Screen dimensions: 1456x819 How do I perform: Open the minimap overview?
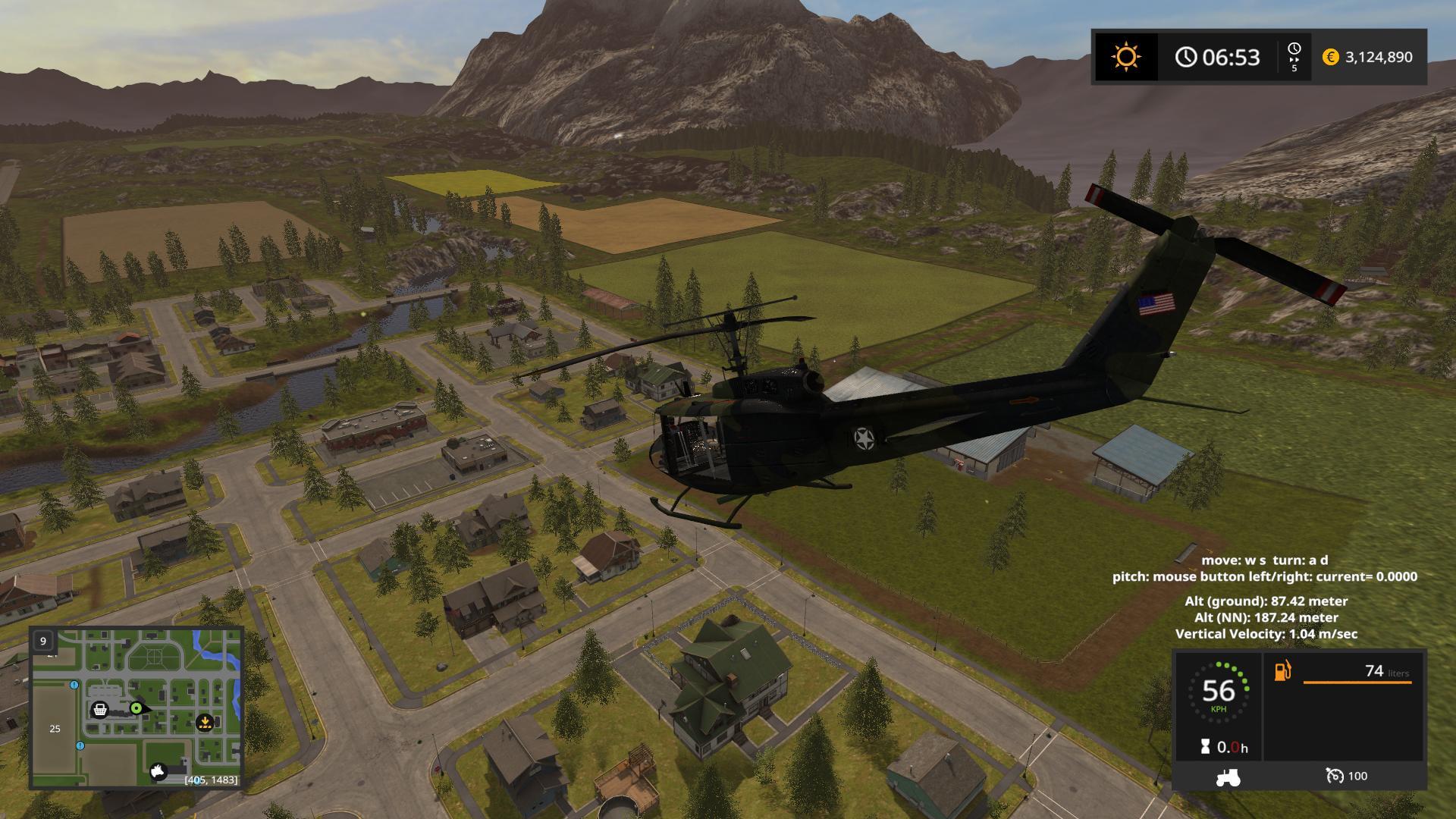coord(136,708)
